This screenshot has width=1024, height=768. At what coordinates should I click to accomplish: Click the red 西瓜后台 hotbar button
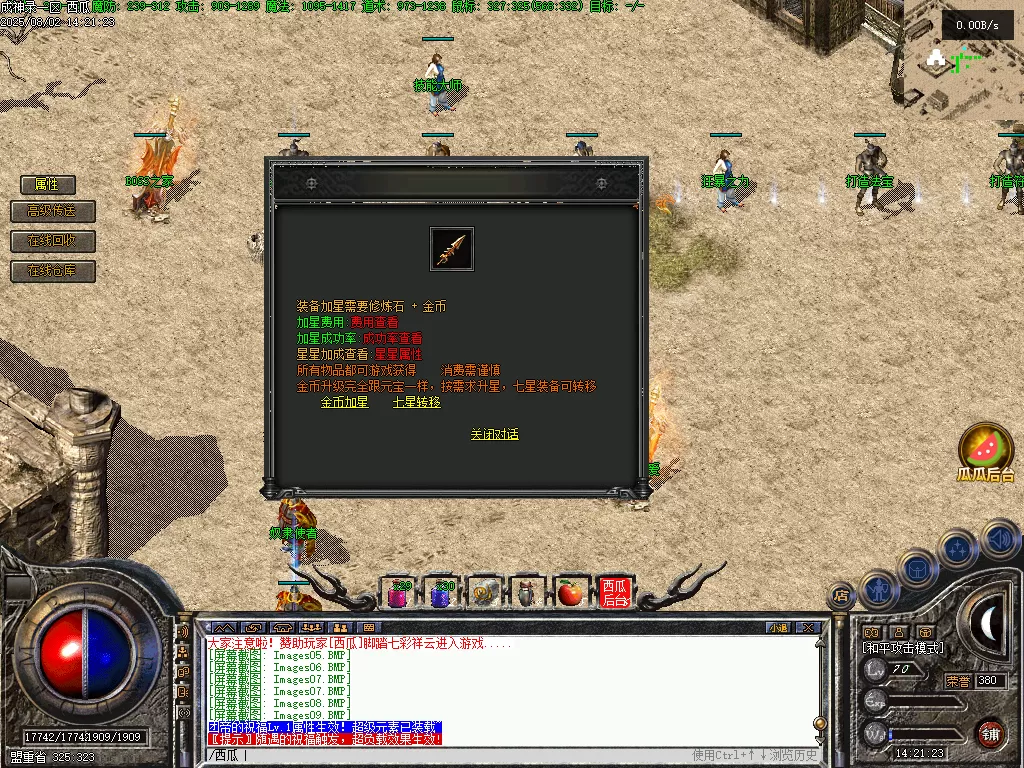[x=614, y=594]
